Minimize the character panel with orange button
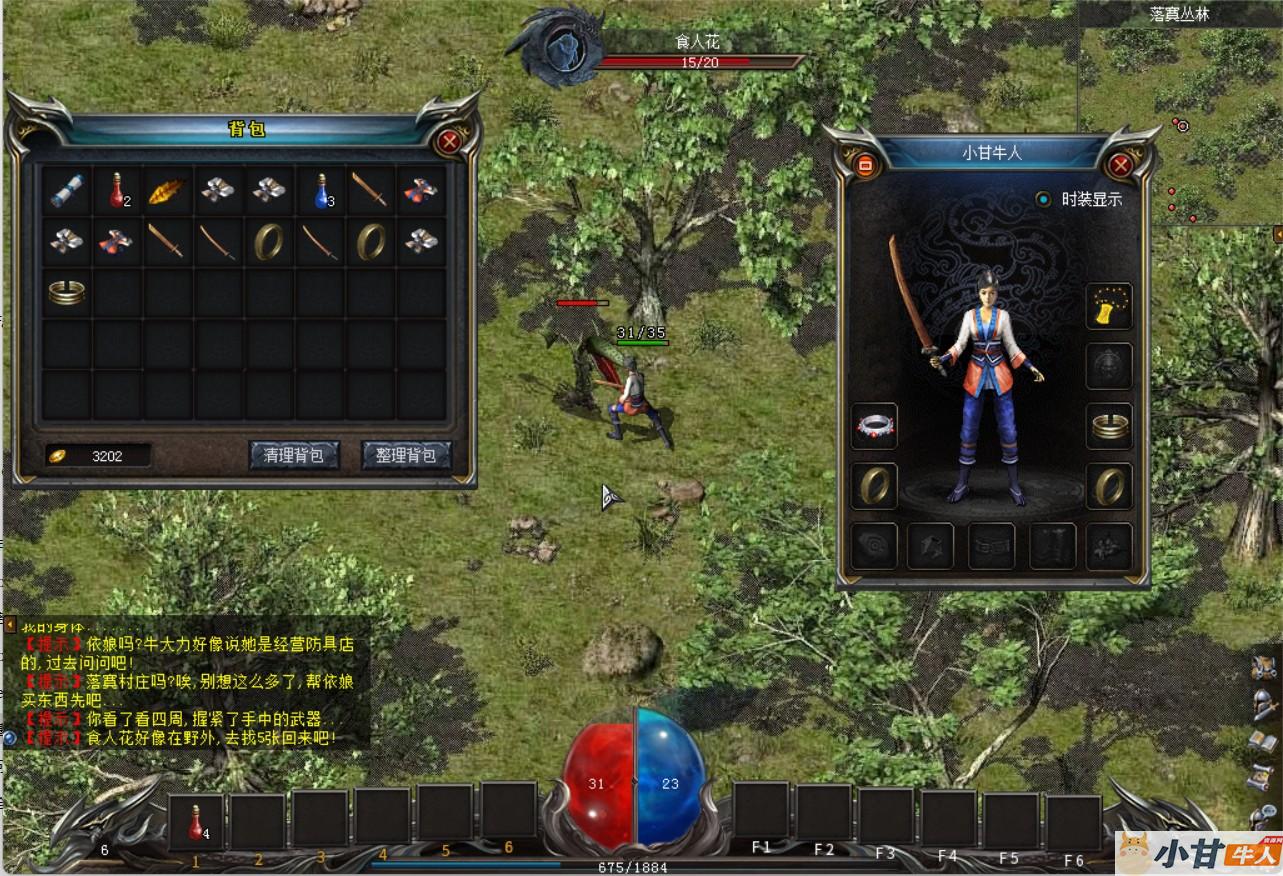 866,164
